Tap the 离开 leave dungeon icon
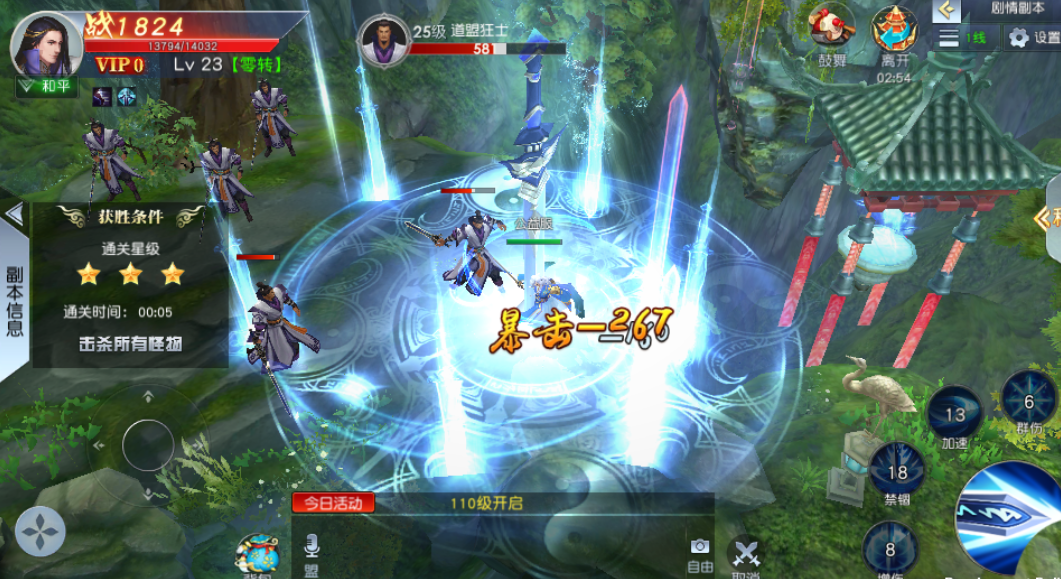The image size is (1061, 579). pyautogui.click(x=895, y=30)
